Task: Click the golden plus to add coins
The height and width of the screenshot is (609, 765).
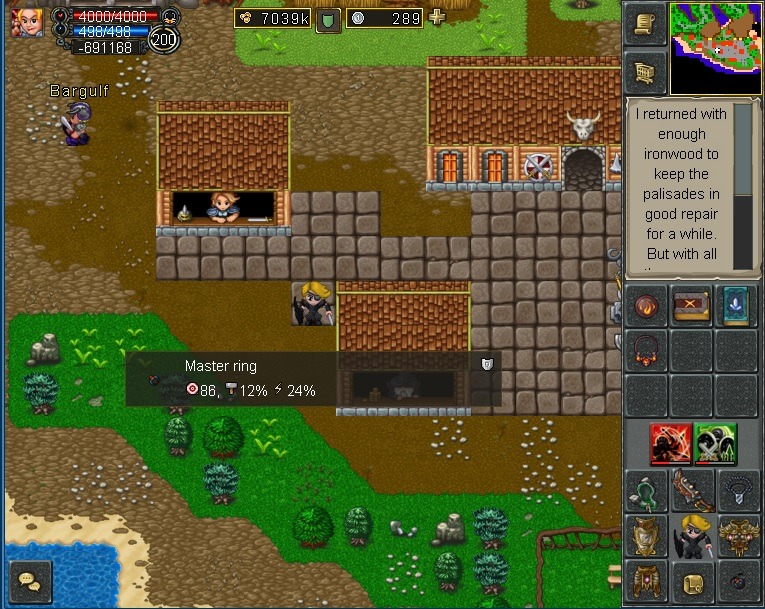Action: (x=437, y=17)
